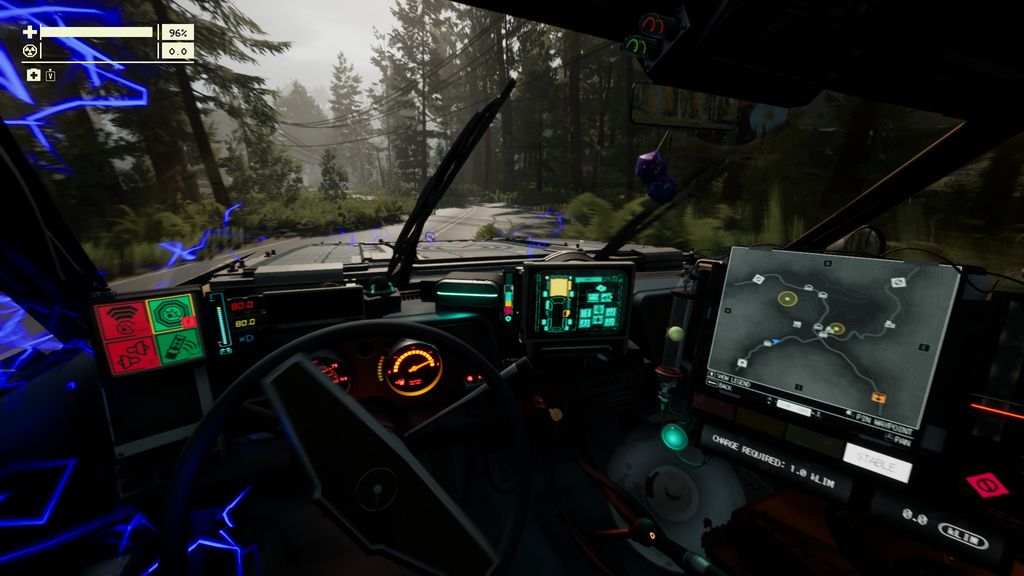Click the medkit icon under the health bar
This screenshot has width=1024, height=576.
[34, 75]
